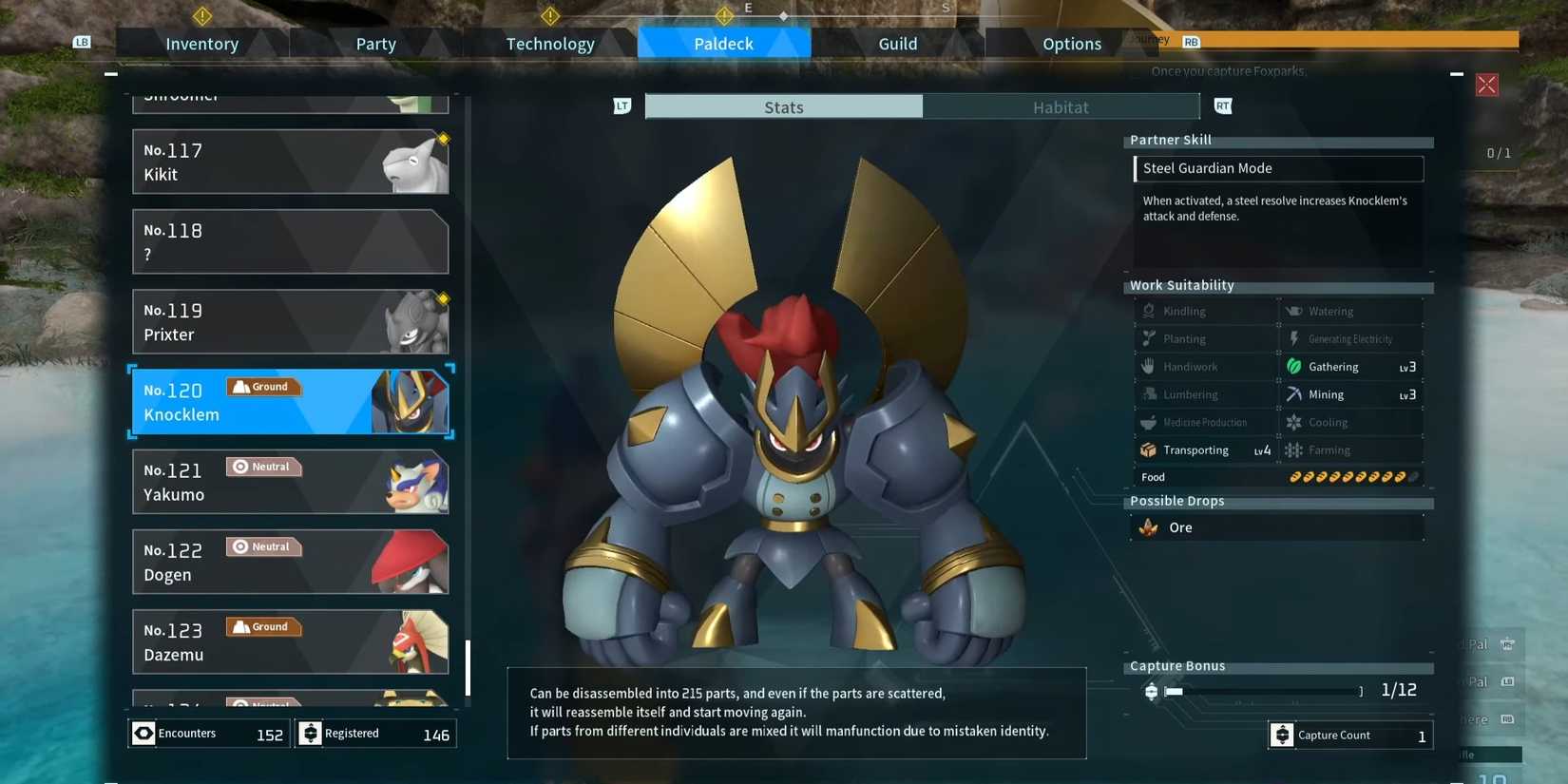Screen dimensions: 1568x784
Task: Go to the Guild tab
Action: (x=897, y=44)
